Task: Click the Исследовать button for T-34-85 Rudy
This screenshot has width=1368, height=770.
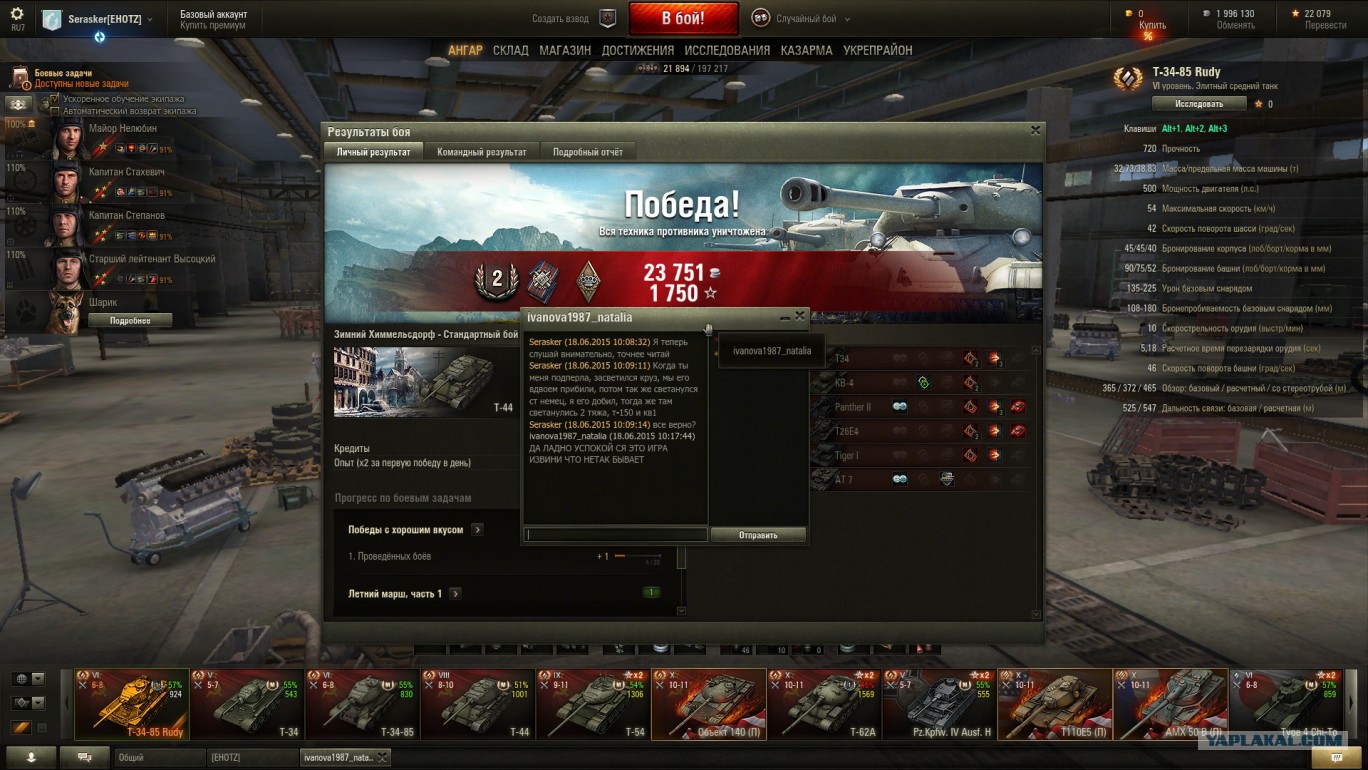Action: coord(1199,104)
